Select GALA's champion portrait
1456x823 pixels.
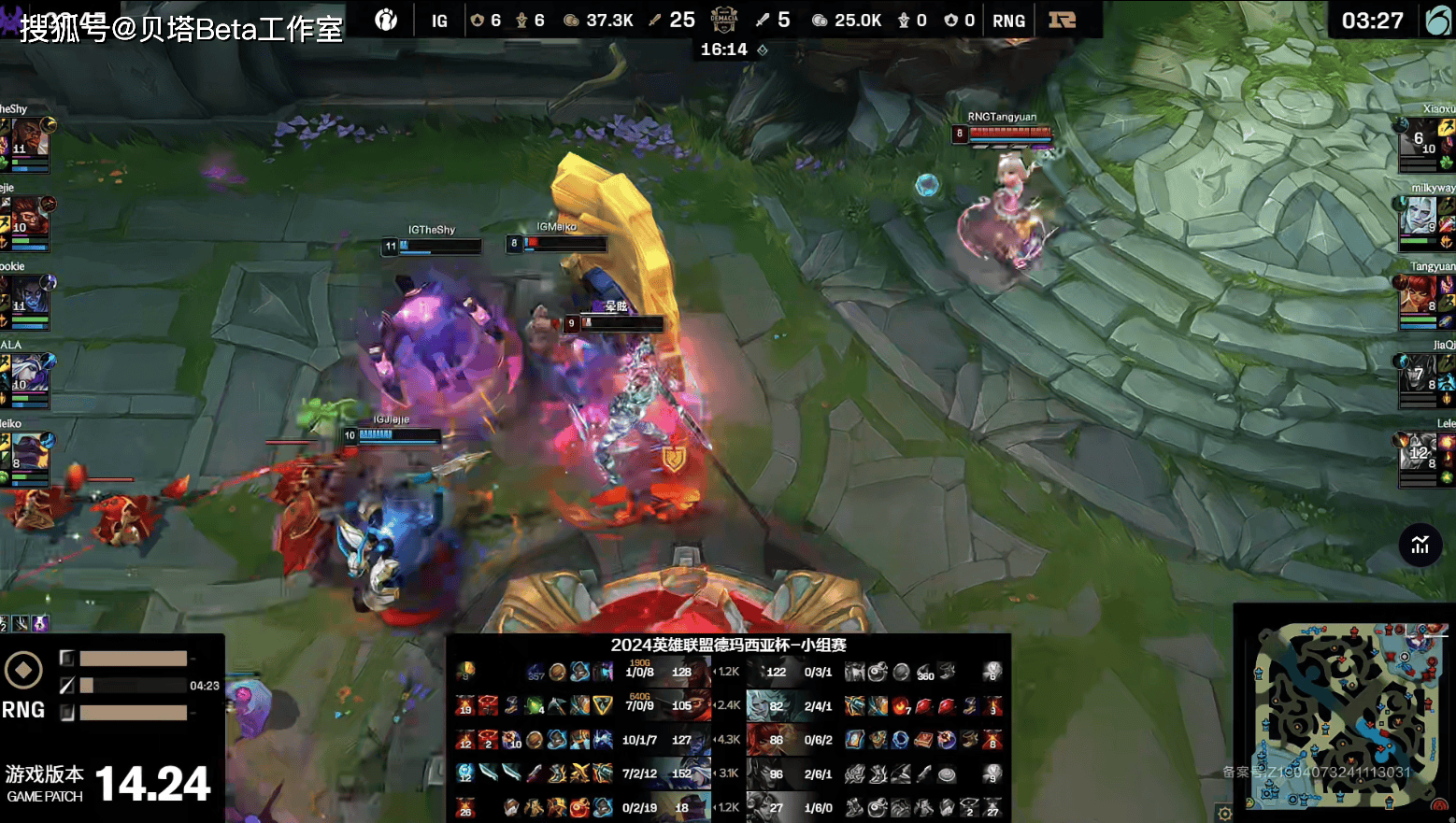point(28,374)
